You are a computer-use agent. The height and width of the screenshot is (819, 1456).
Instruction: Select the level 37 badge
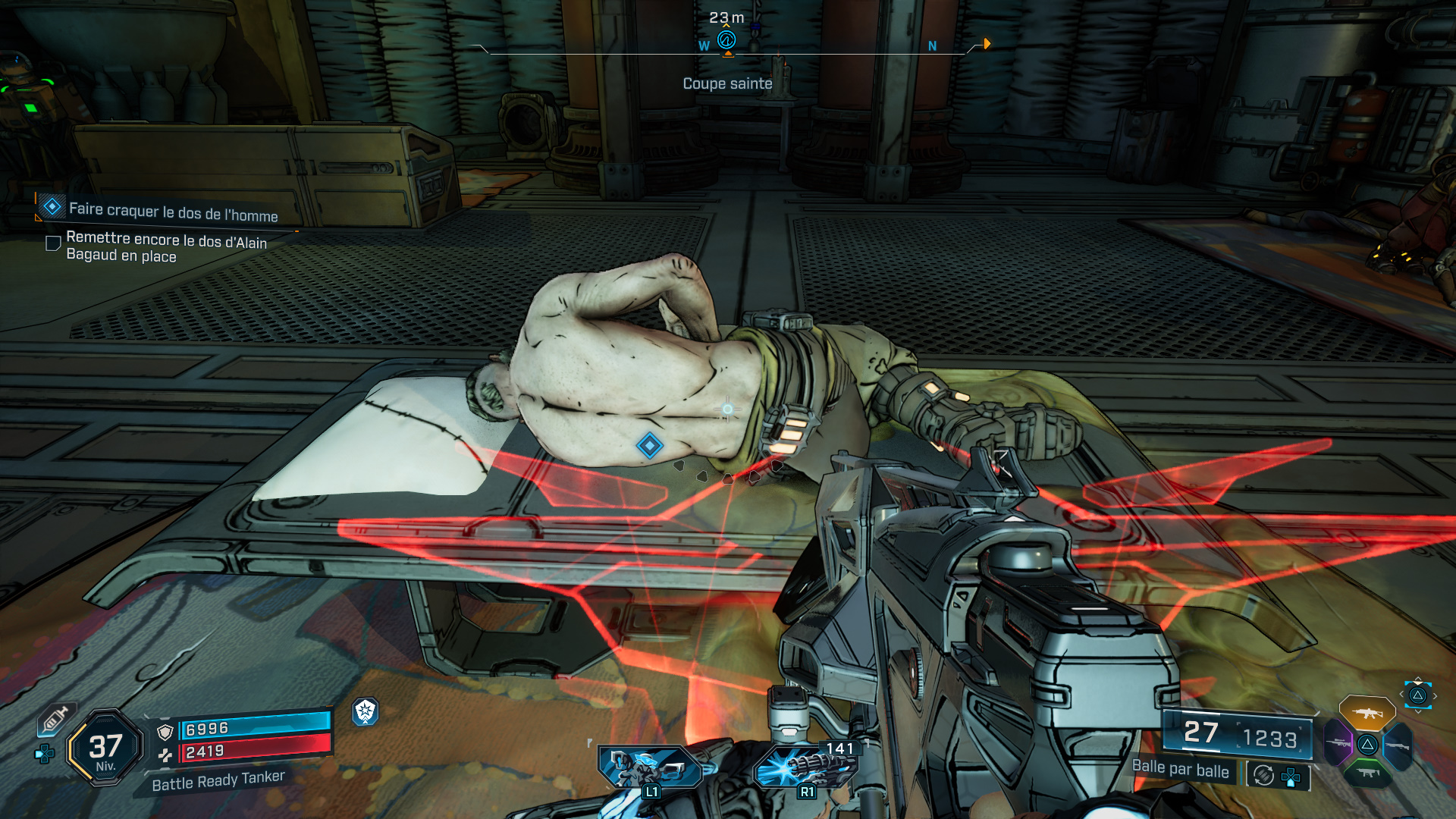105,748
